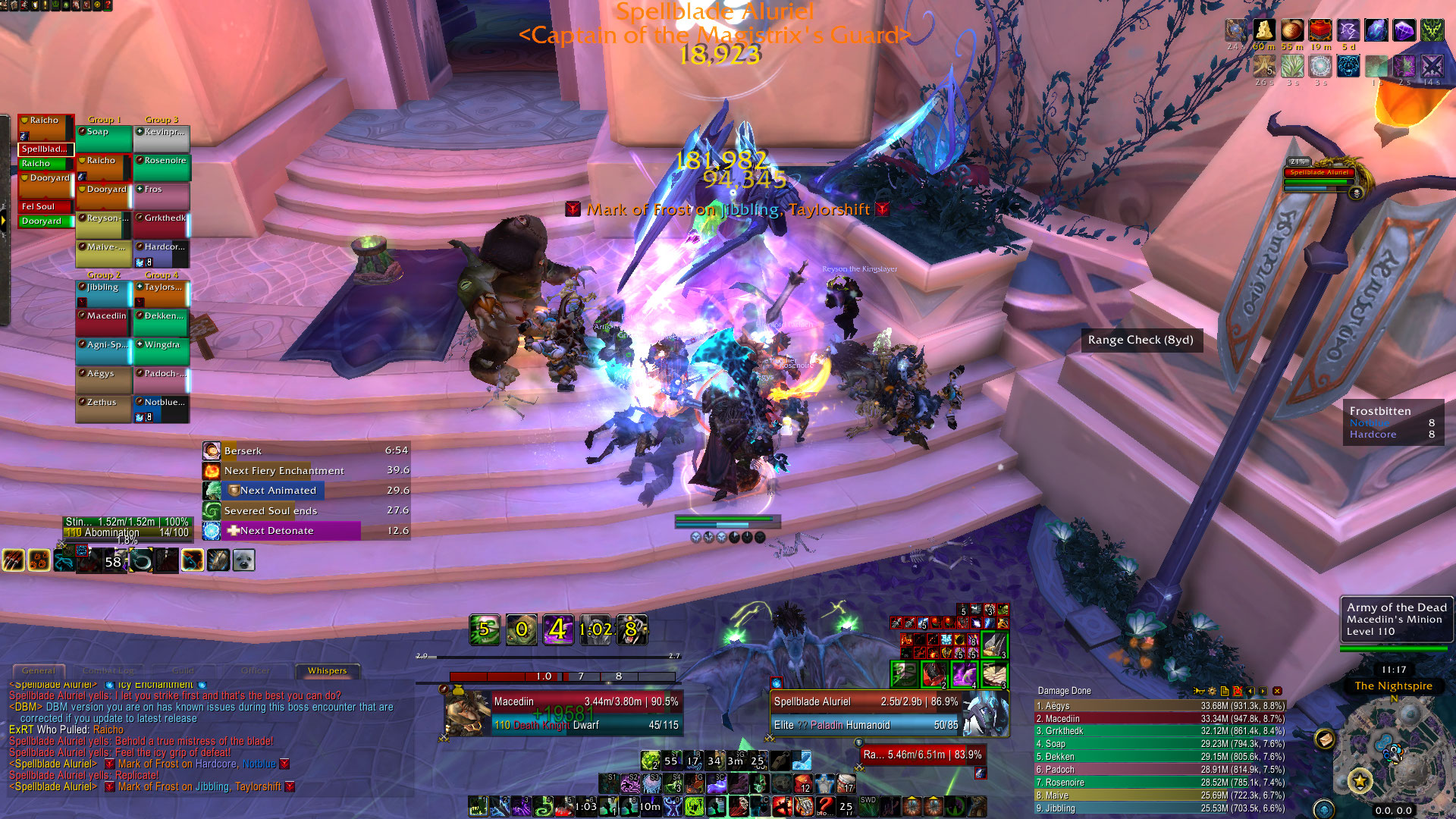Open the mail envelope icon by minimap
The width and height of the screenshot is (1456, 819).
[1325, 738]
